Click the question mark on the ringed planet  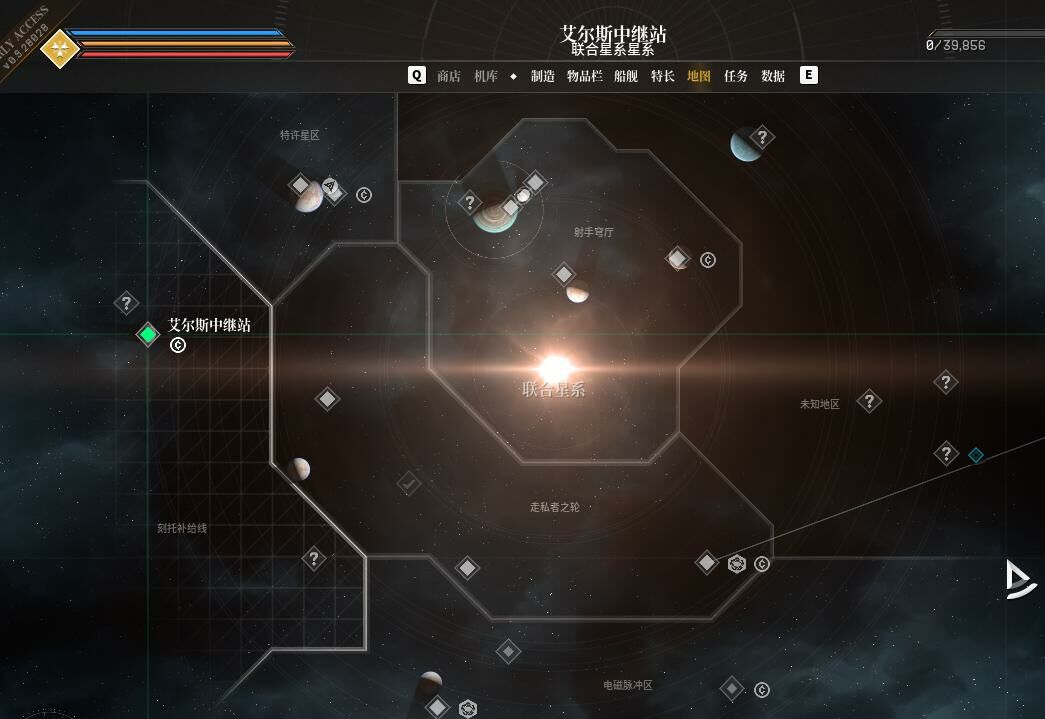click(x=470, y=203)
